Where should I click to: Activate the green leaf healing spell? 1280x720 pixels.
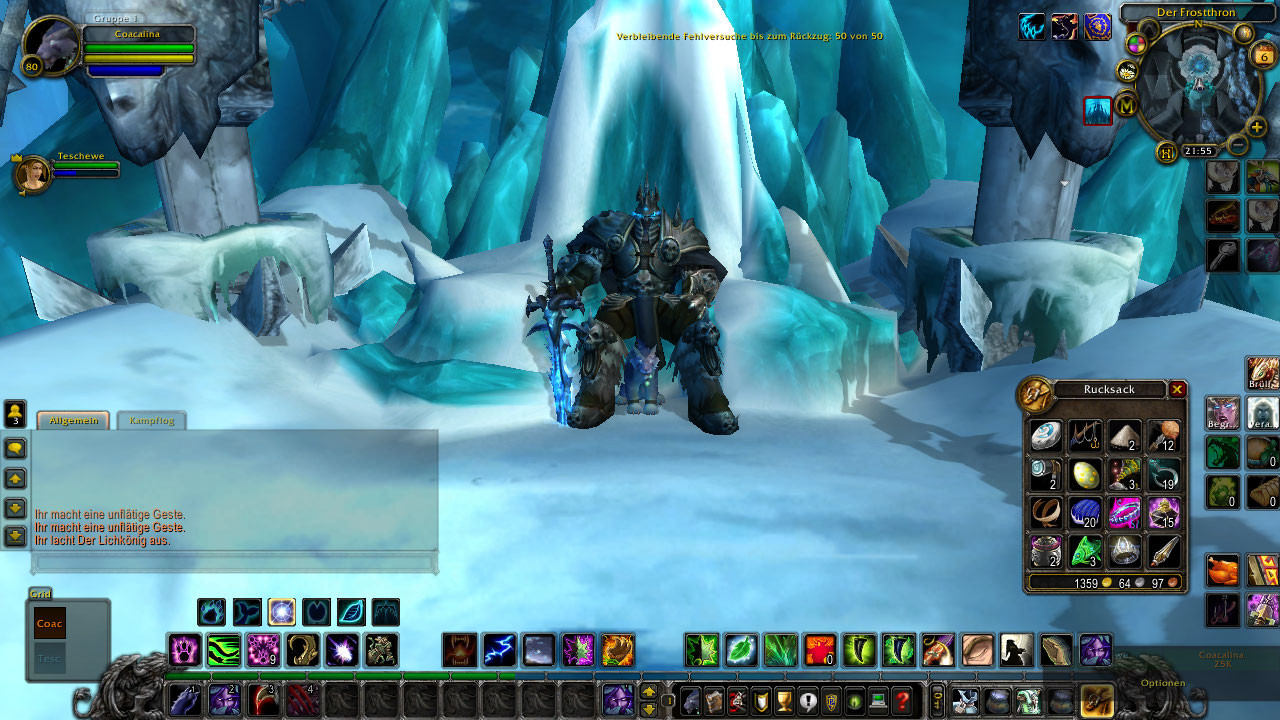pos(741,650)
